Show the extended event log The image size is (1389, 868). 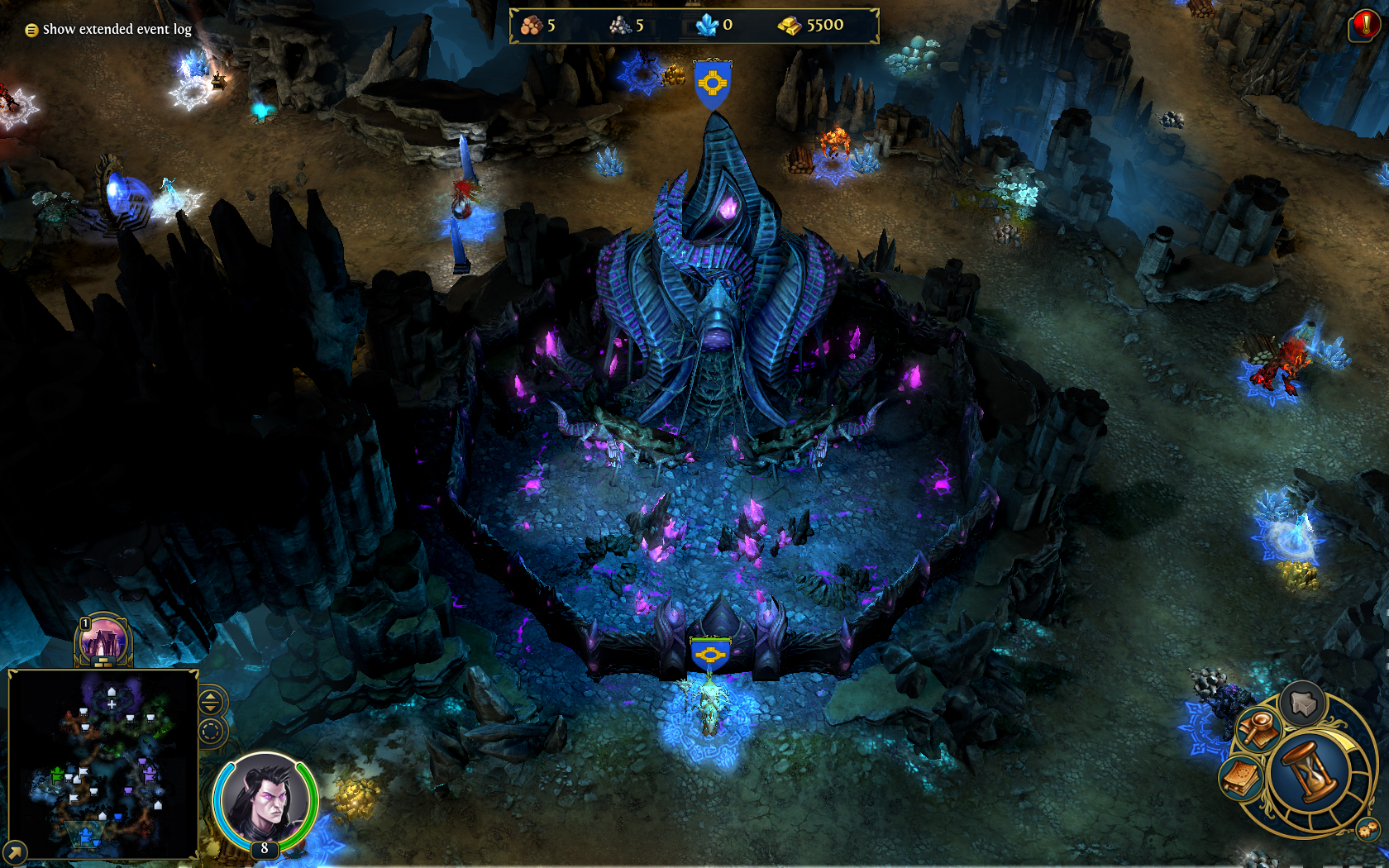(108, 30)
